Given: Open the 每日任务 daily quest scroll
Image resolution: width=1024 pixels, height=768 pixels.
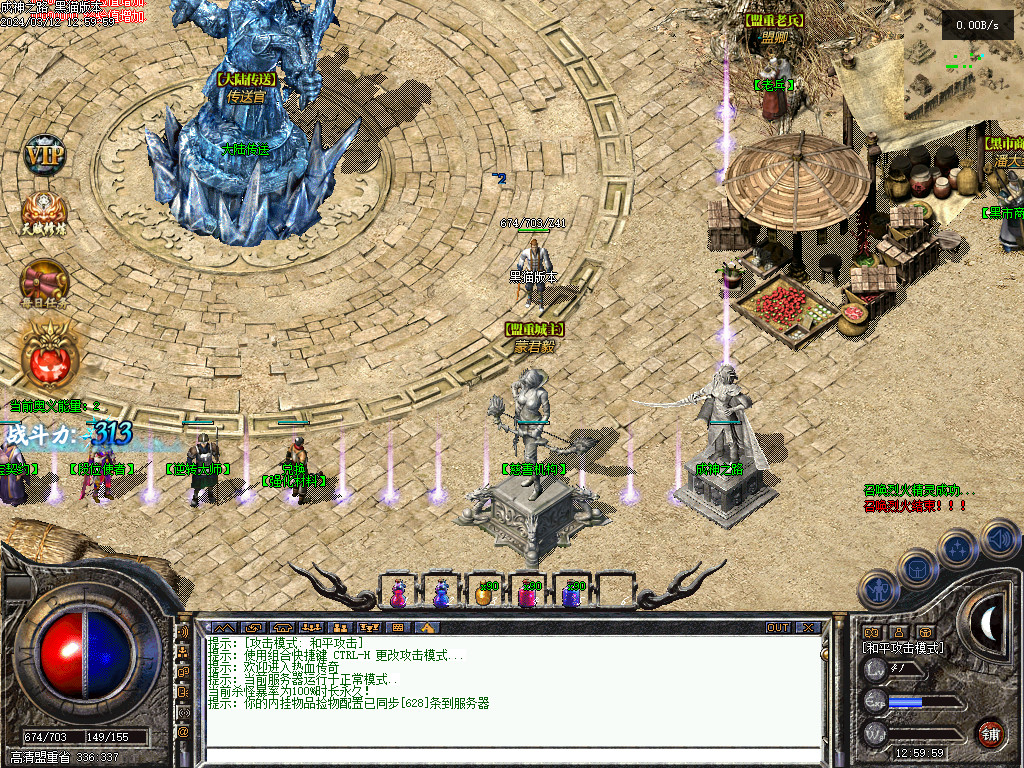Looking at the screenshot, I should (44, 284).
